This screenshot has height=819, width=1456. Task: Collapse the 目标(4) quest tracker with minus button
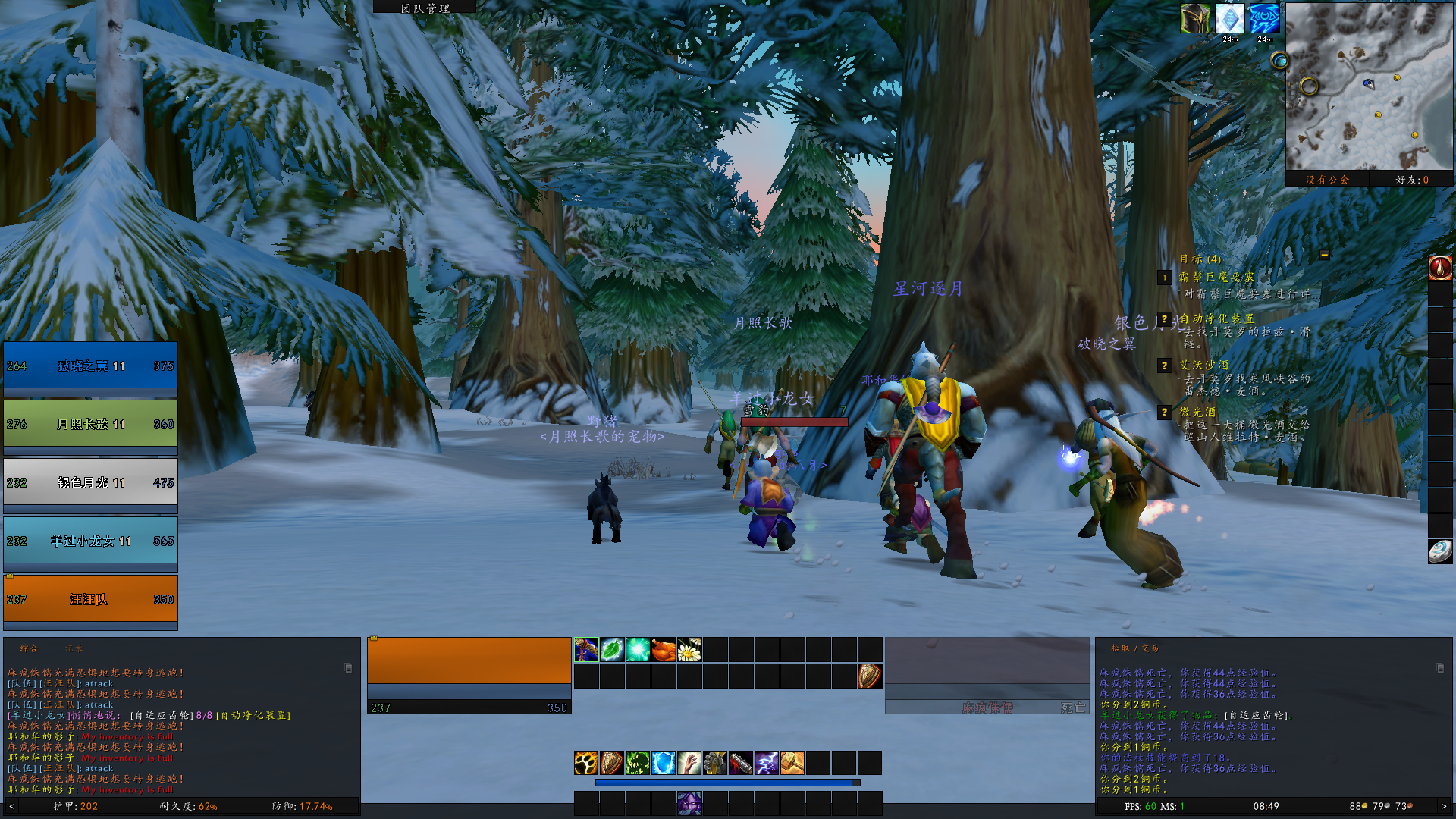tap(1324, 254)
